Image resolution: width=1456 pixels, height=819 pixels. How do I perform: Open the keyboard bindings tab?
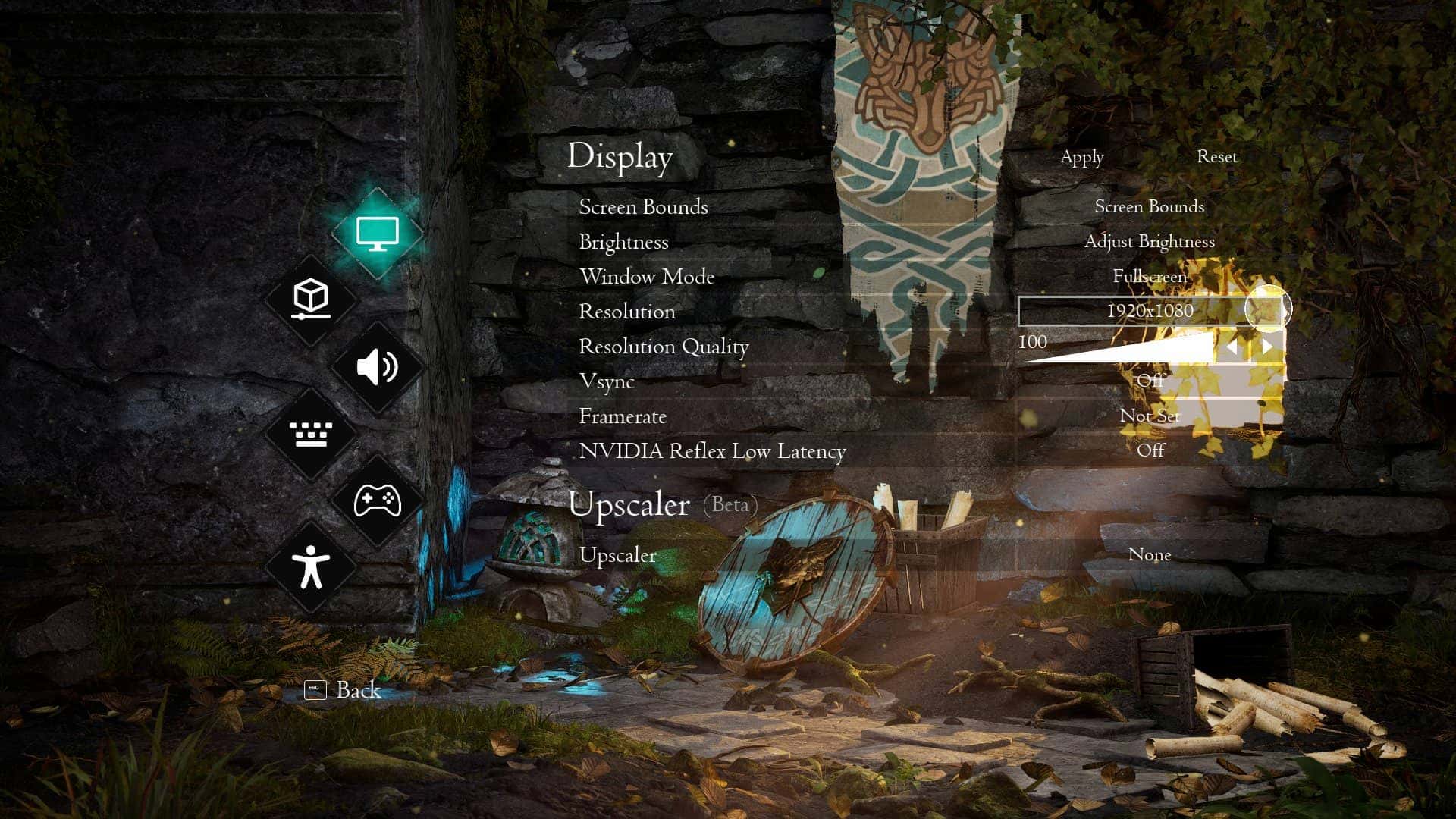[x=311, y=434]
